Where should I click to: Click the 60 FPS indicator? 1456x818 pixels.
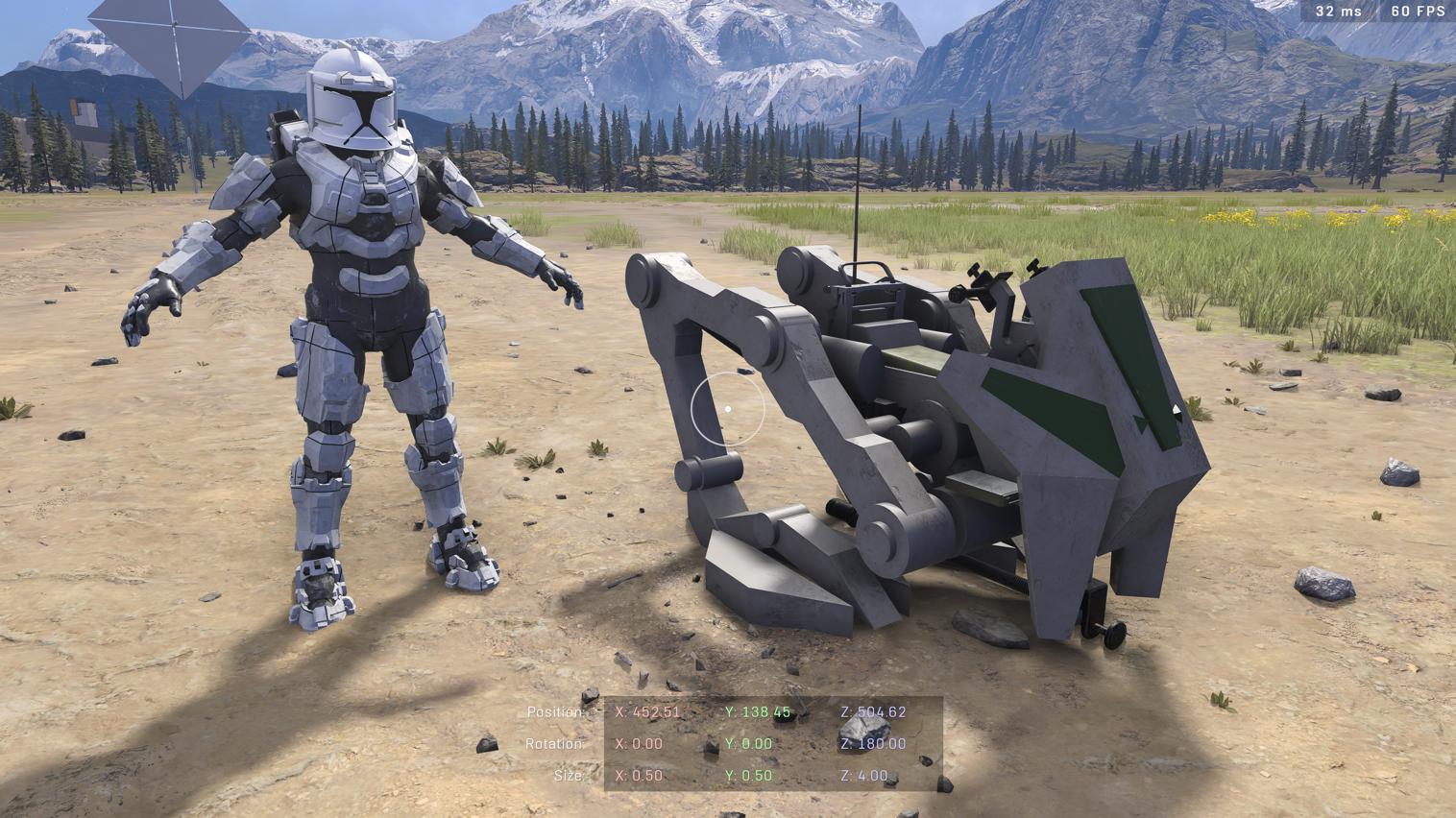coord(1417,11)
